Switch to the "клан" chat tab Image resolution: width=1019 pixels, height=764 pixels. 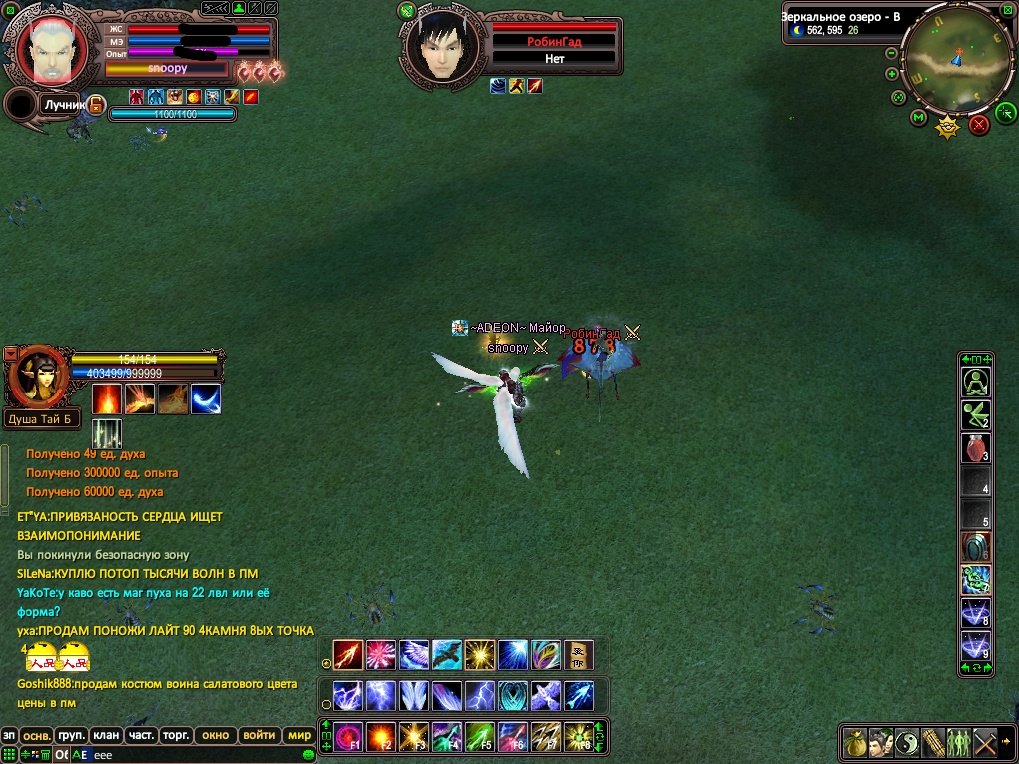click(x=107, y=735)
